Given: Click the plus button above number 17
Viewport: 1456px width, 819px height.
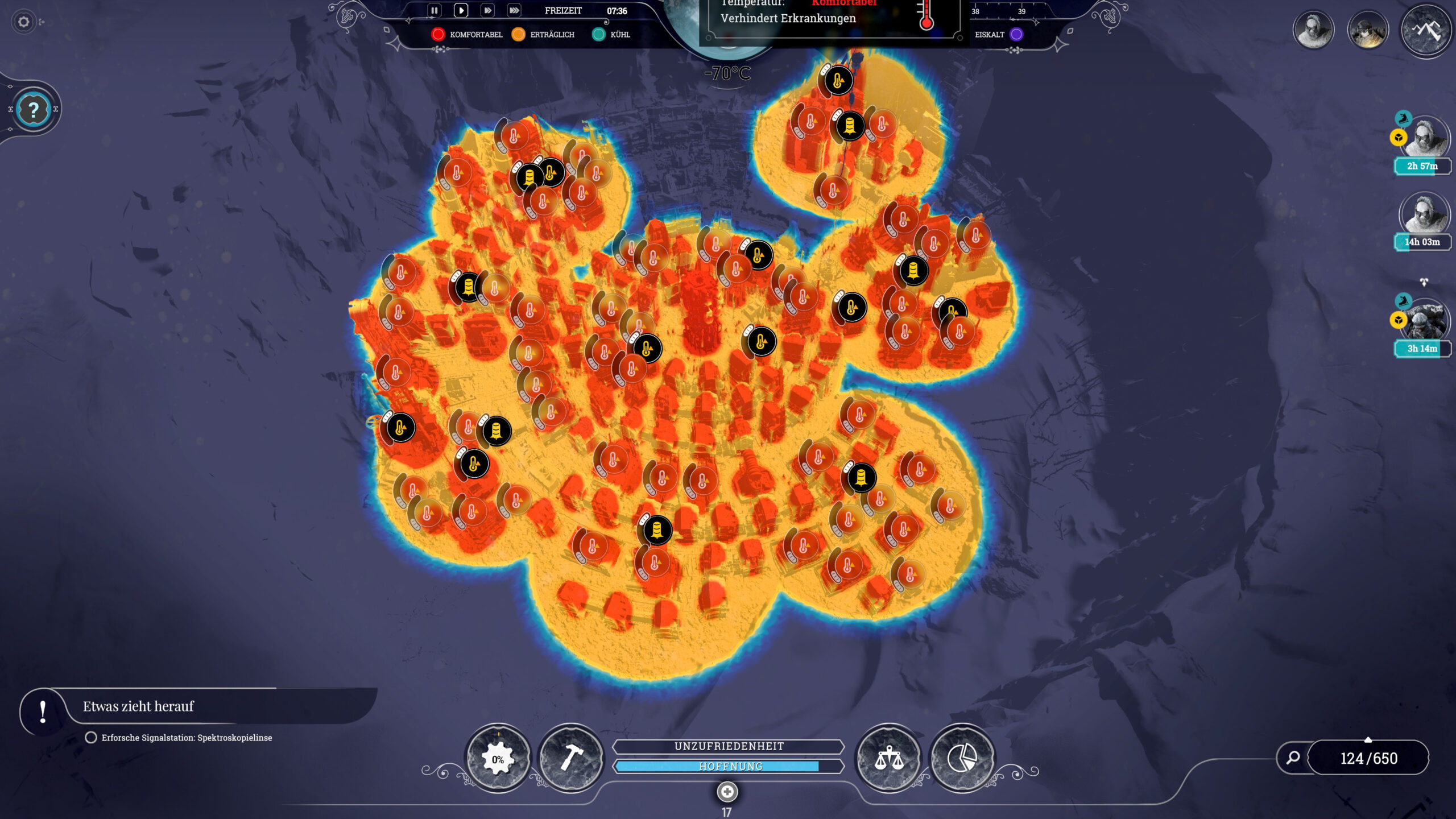Looking at the screenshot, I should pyautogui.click(x=727, y=791).
